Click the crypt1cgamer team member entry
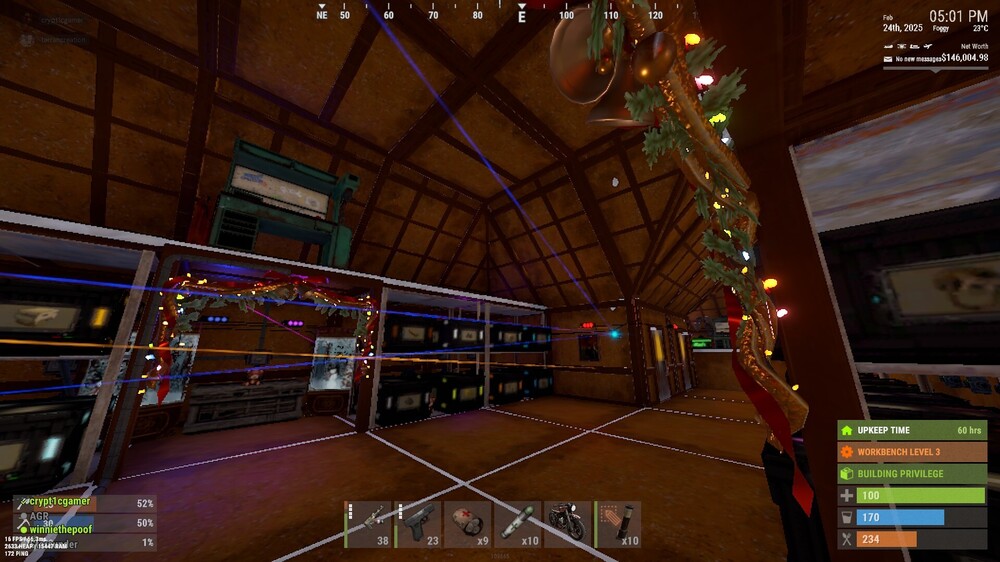The width and height of the screenshot is (1000, 562). [62, 503]
